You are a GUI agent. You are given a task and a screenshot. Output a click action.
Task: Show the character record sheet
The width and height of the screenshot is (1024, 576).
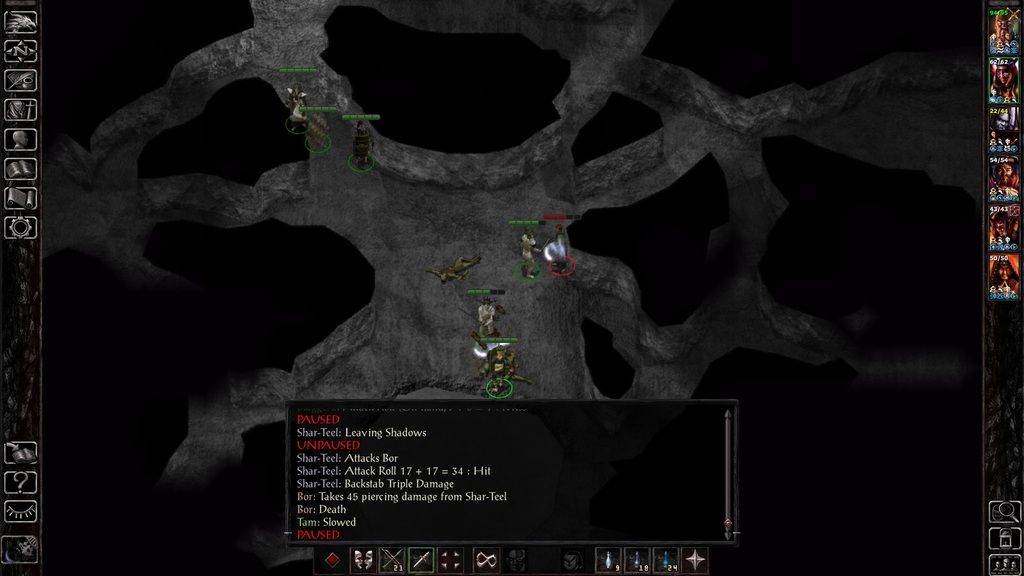(20, 139)
